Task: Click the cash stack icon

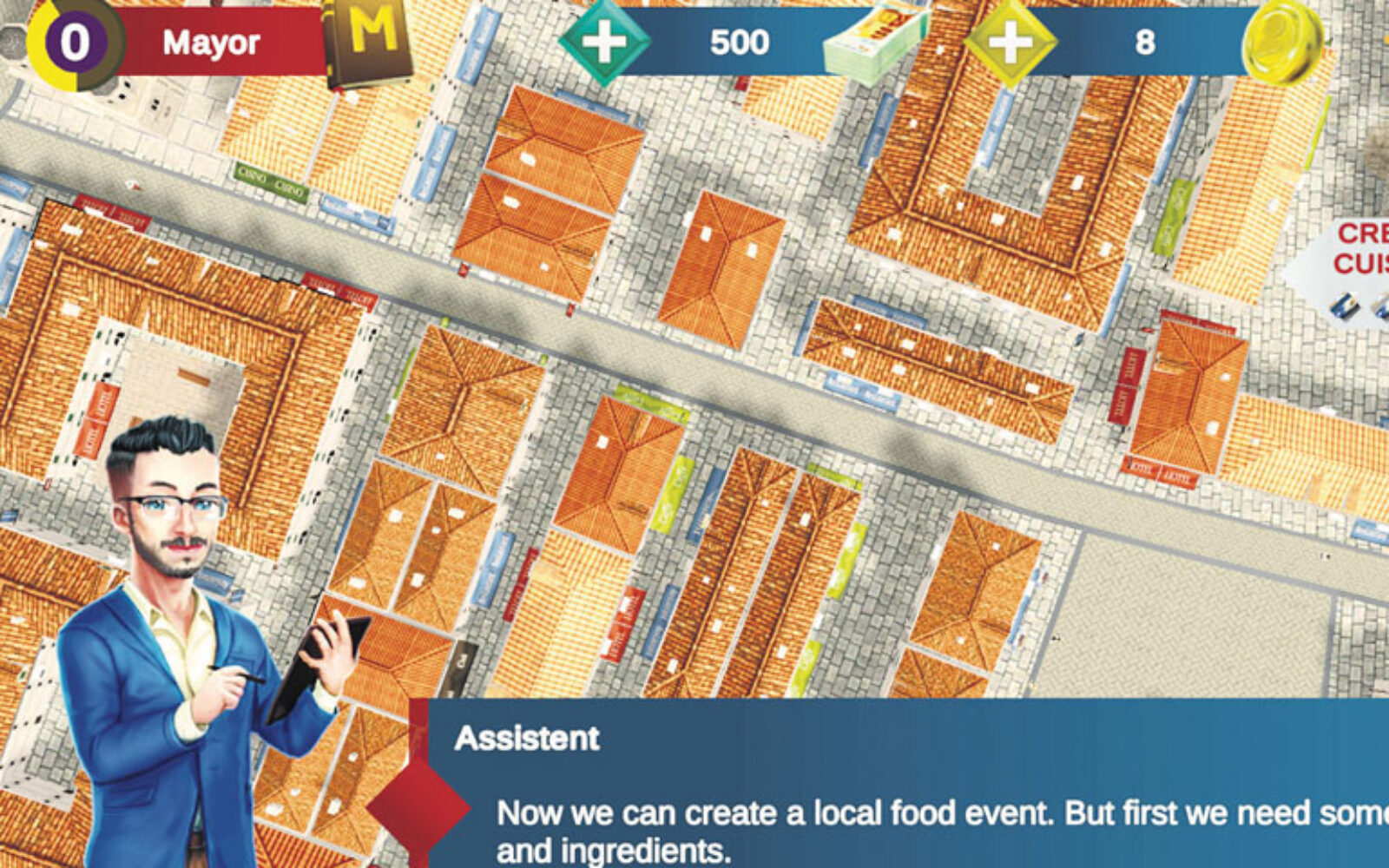Action: click(x=872, y=45)
